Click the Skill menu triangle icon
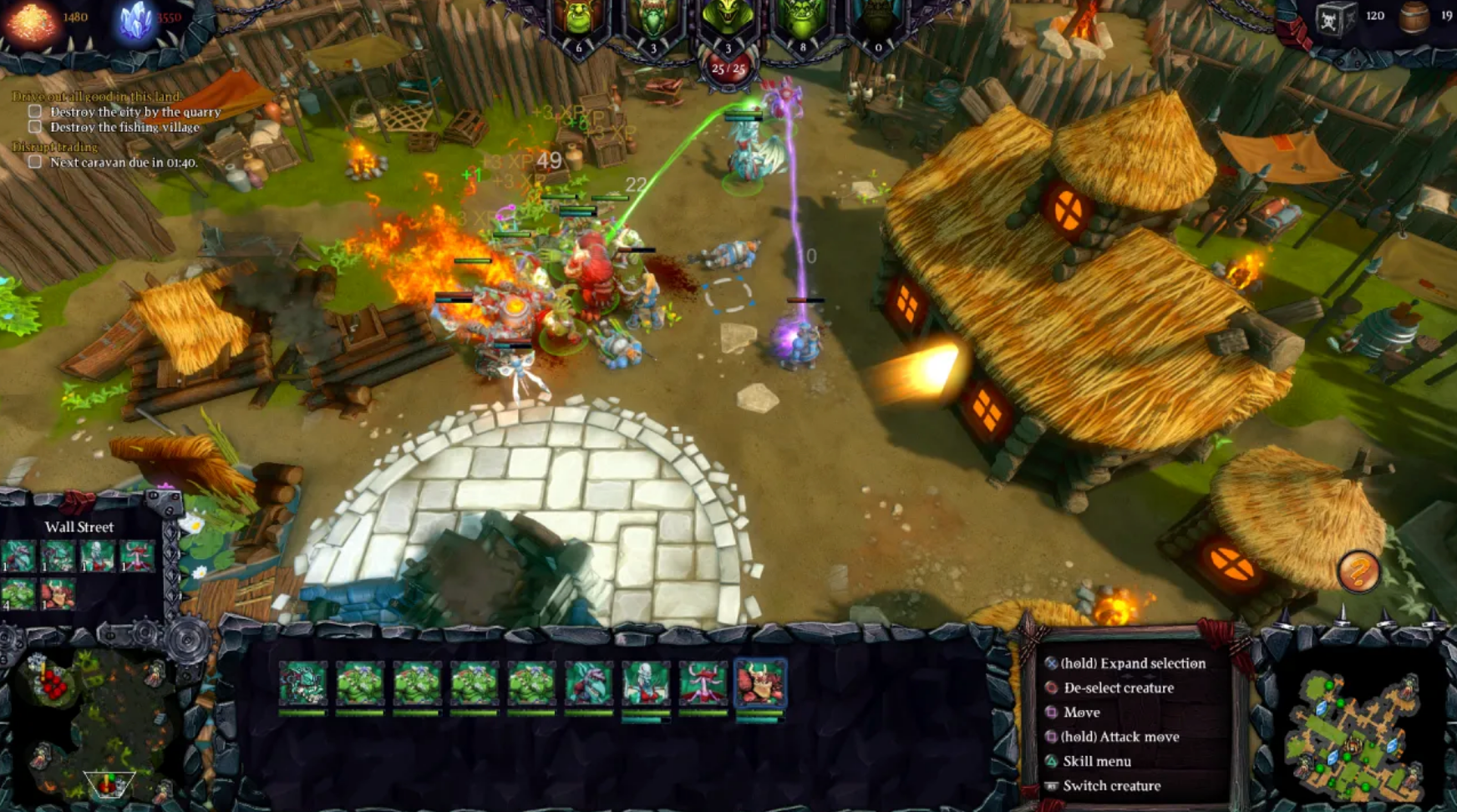This screenshot has height=812, width=1457. pyautogui.click(x=1052, y=761)
